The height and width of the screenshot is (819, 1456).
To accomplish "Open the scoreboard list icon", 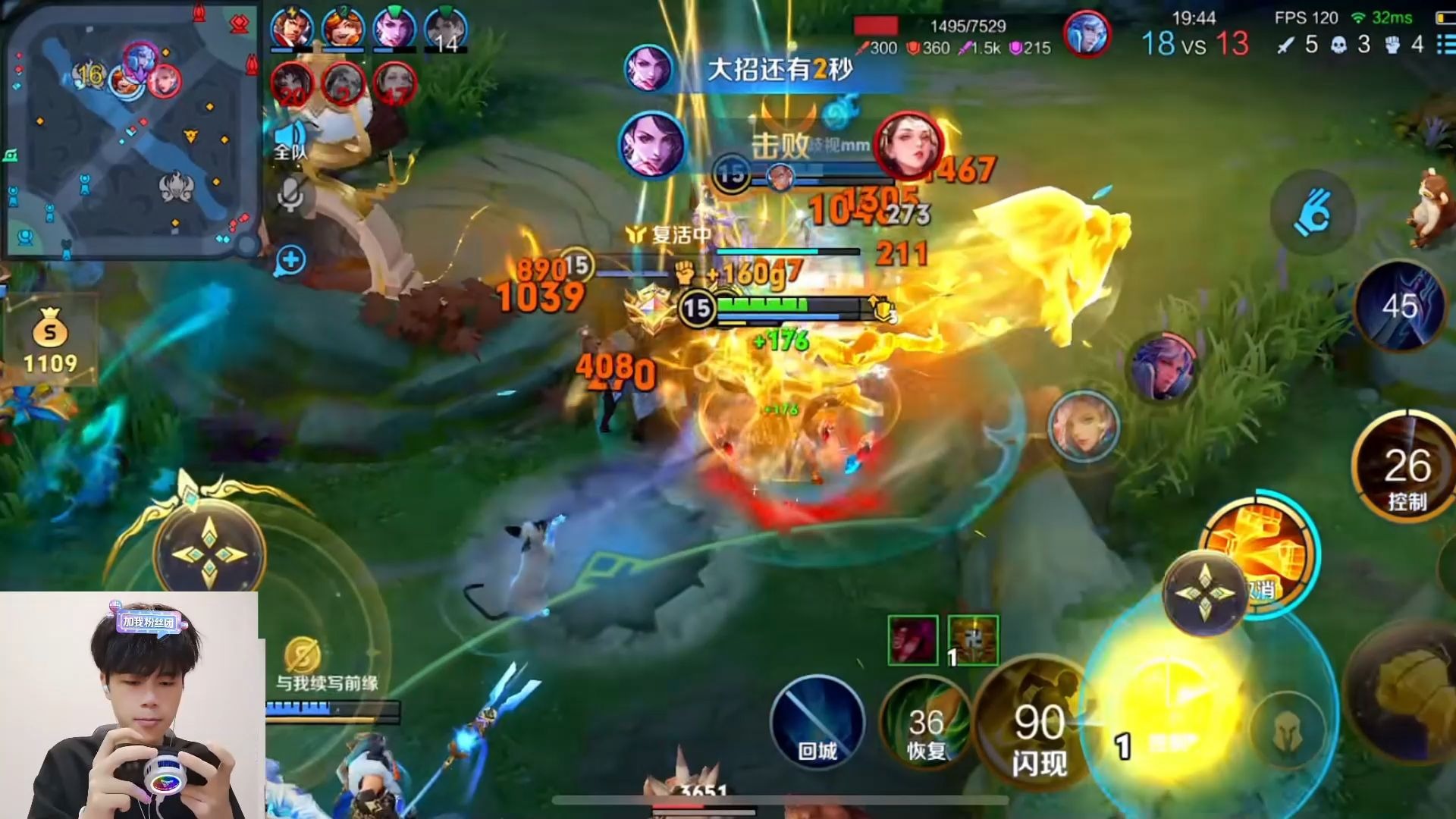I will (1445, 44).
